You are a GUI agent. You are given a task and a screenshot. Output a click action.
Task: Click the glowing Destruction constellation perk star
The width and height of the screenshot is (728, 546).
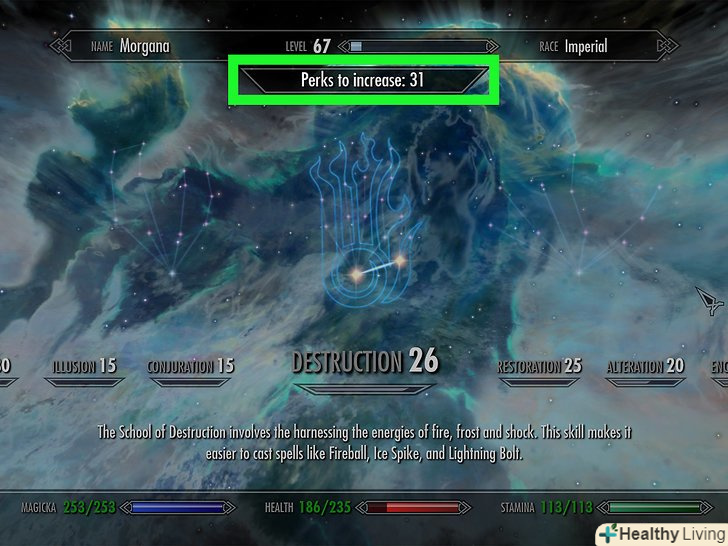354,272
